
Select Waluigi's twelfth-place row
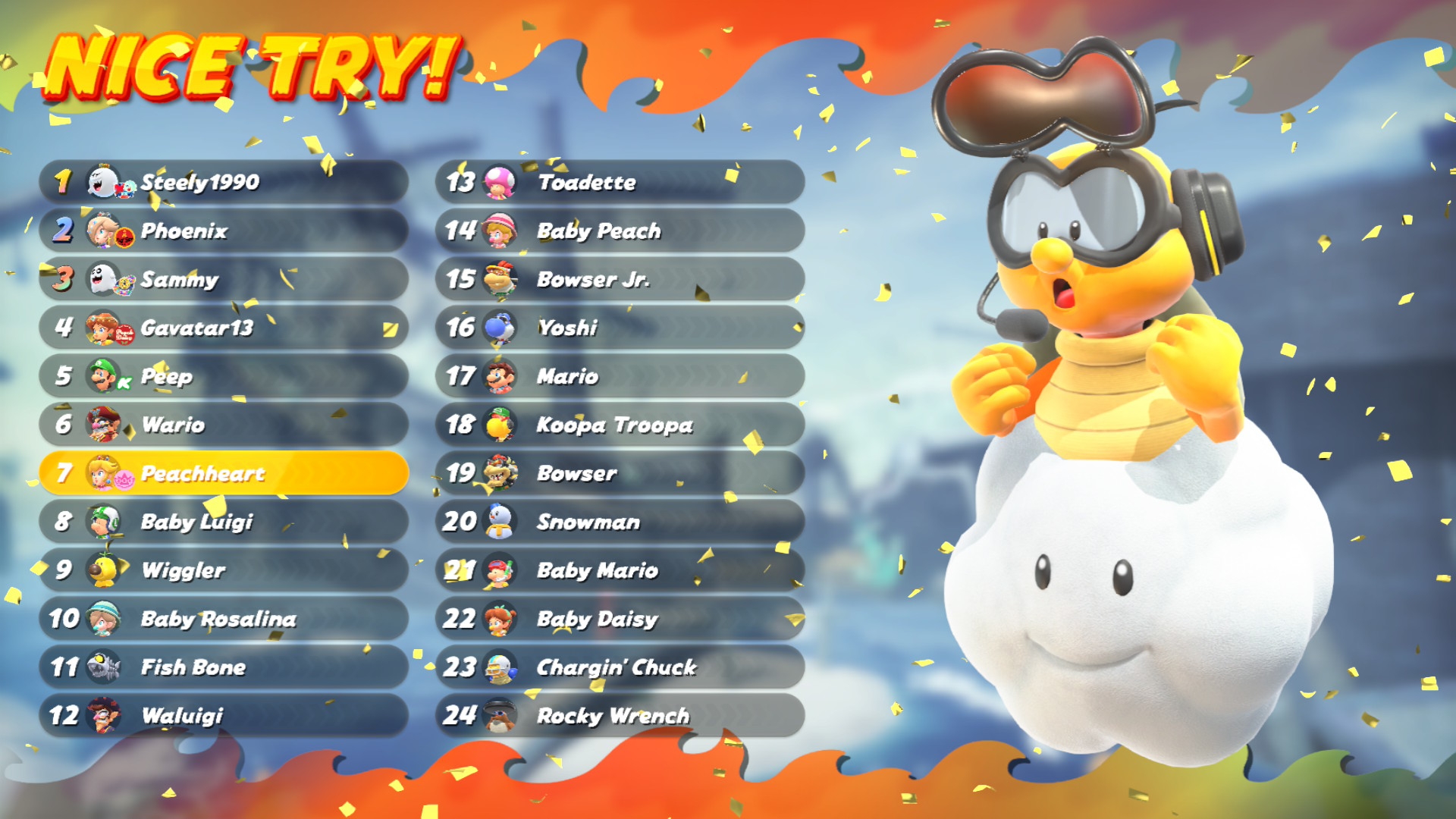pyautogui.click(x=224, y=716)
